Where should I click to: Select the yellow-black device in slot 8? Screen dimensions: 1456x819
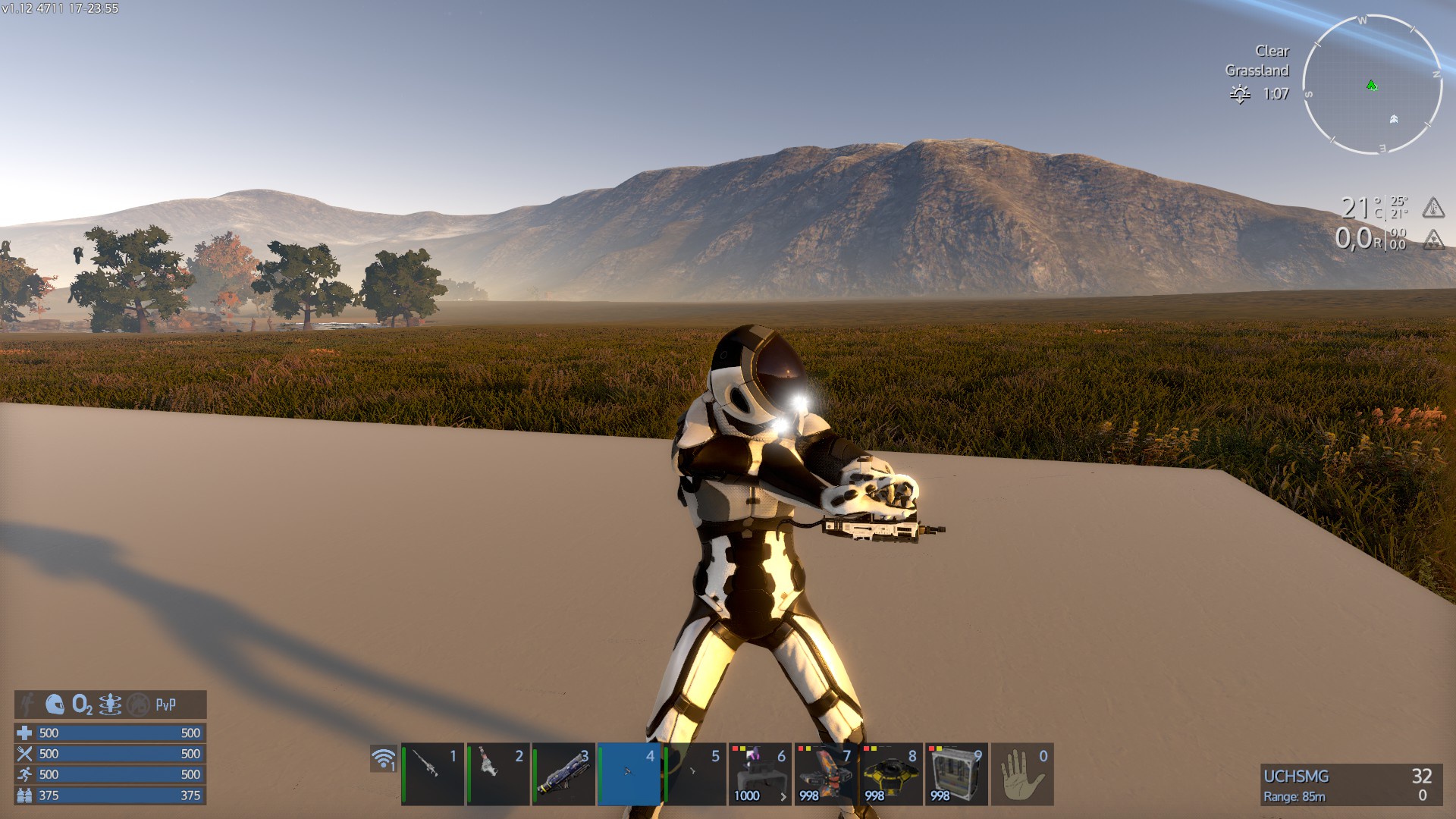pyautogui.click(x=892, y=773)
